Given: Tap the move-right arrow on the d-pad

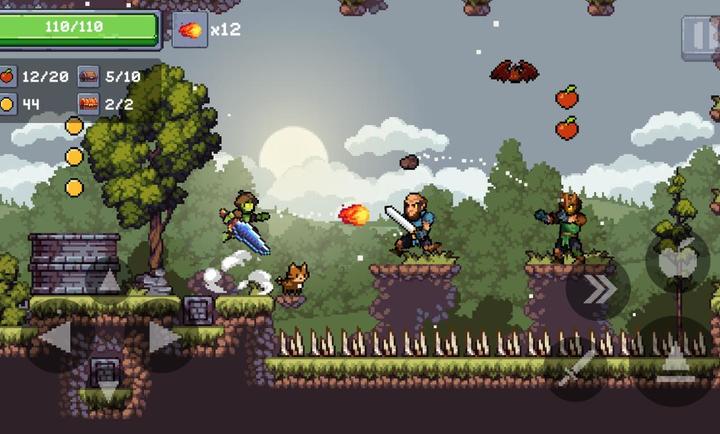Looking at the screenshot, I should pos(161,340).
